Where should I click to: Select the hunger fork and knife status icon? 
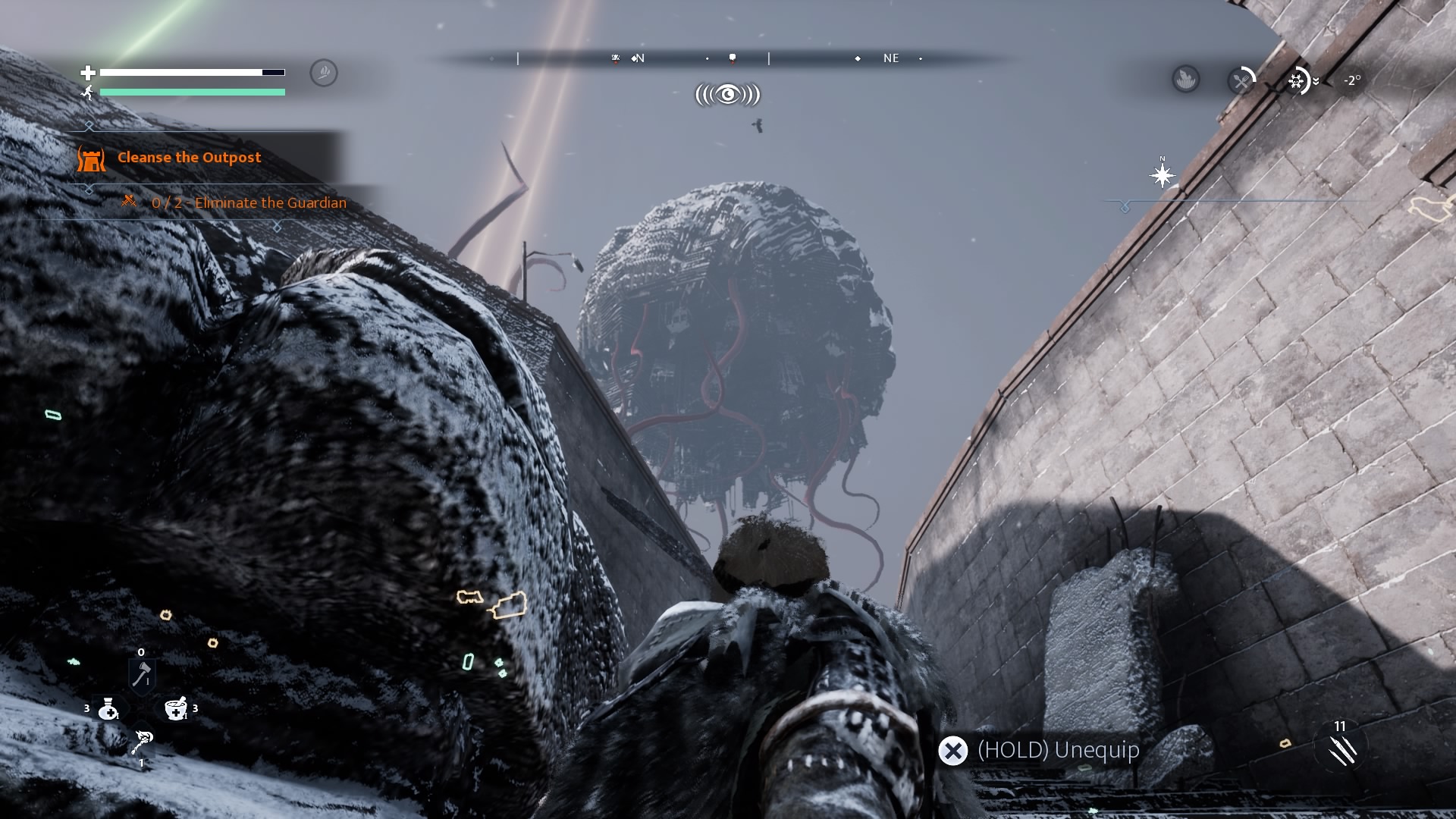(1241, 80)
